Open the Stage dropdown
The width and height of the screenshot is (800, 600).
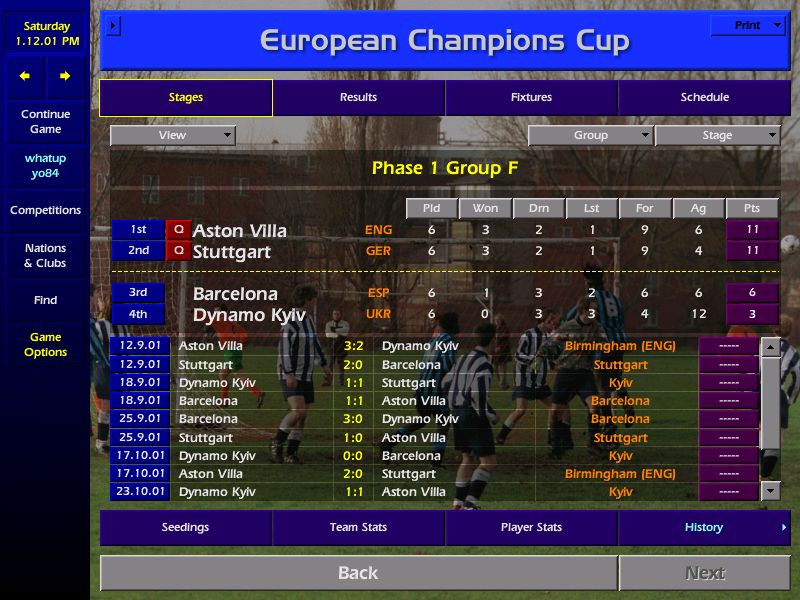click(x=717, y=135)
